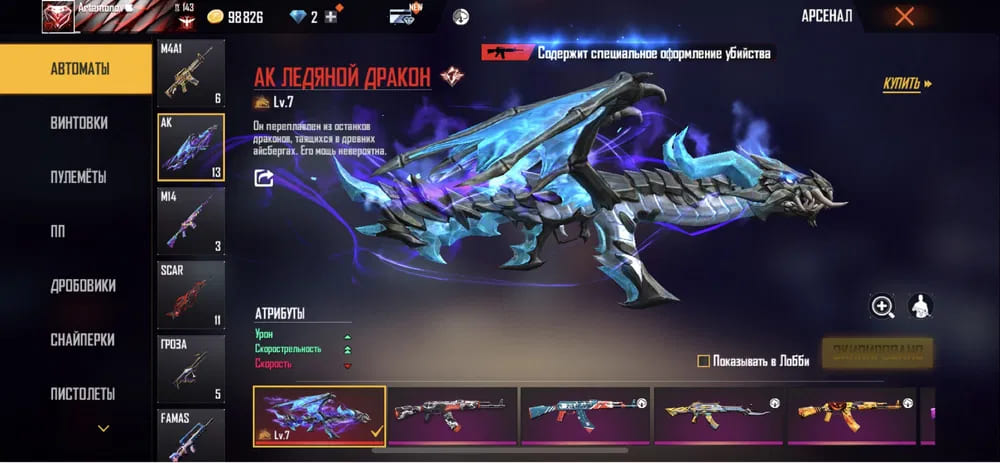Open the Снайперки category
Screen dimensions: 1000x463
click(78, 339)
